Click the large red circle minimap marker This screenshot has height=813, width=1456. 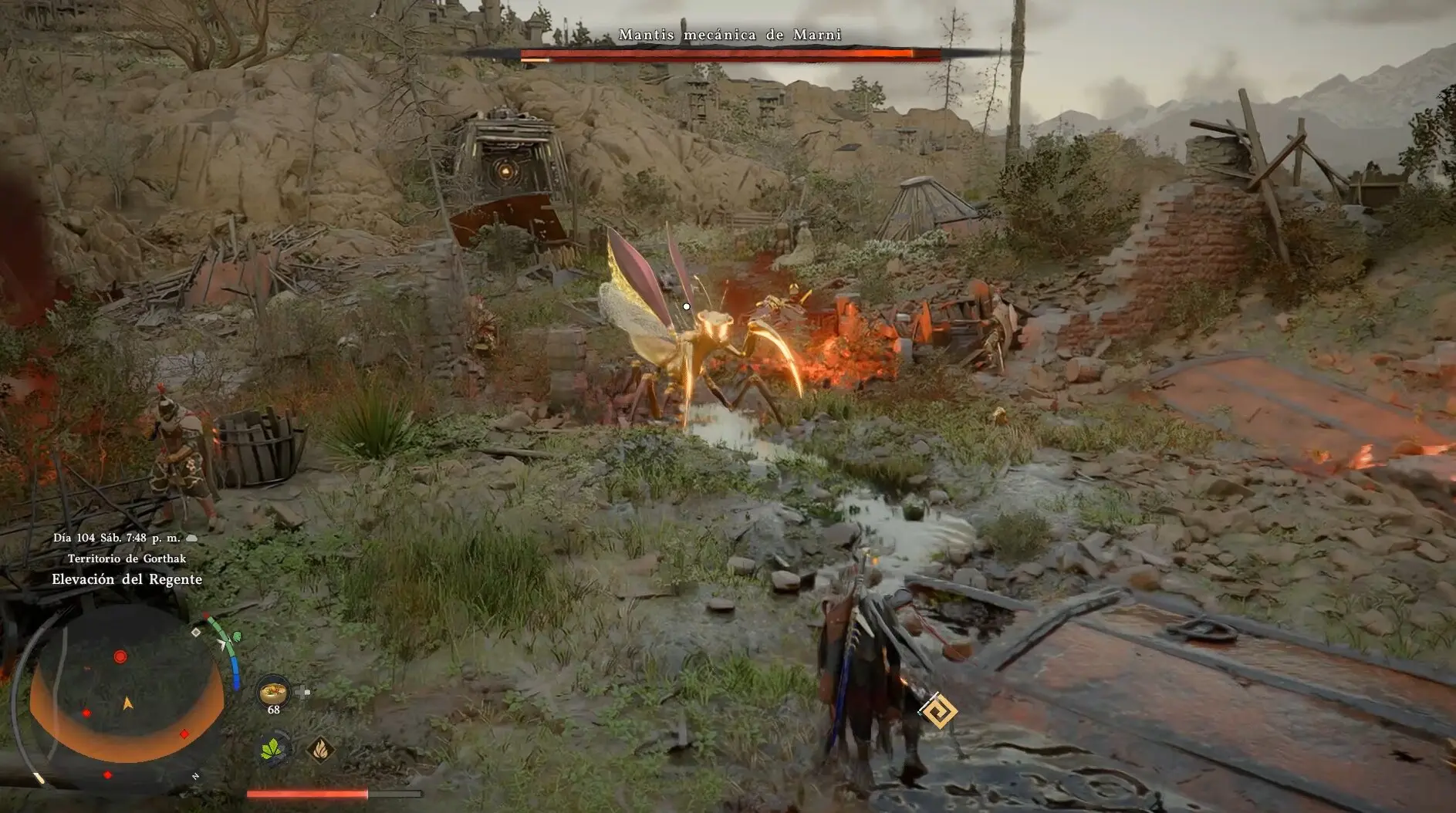[x=120, y=656]
